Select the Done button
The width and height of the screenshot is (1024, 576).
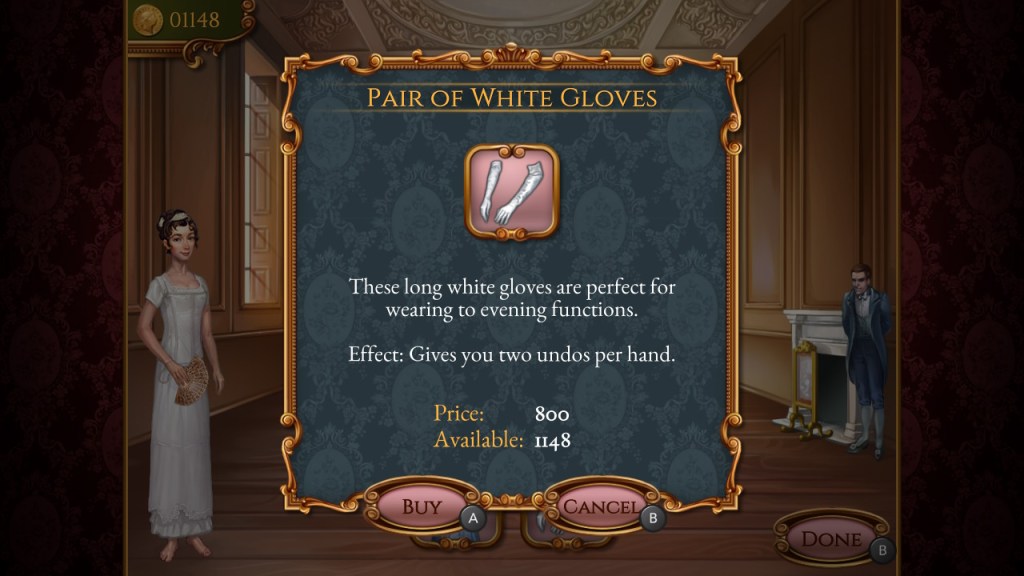pyautogui.click(x=831, y=539)
